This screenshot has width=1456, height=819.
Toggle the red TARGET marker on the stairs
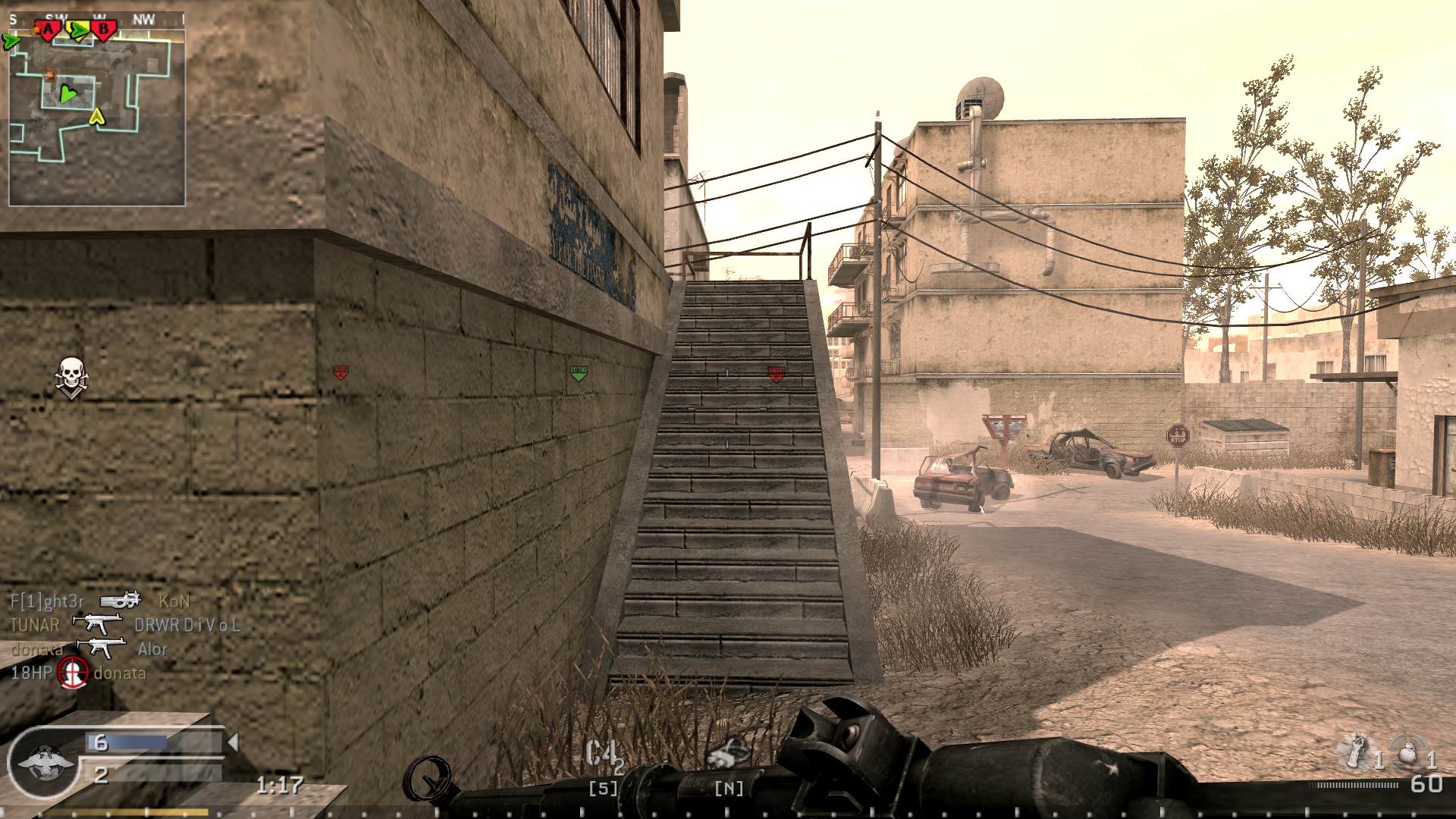(777, 373)
